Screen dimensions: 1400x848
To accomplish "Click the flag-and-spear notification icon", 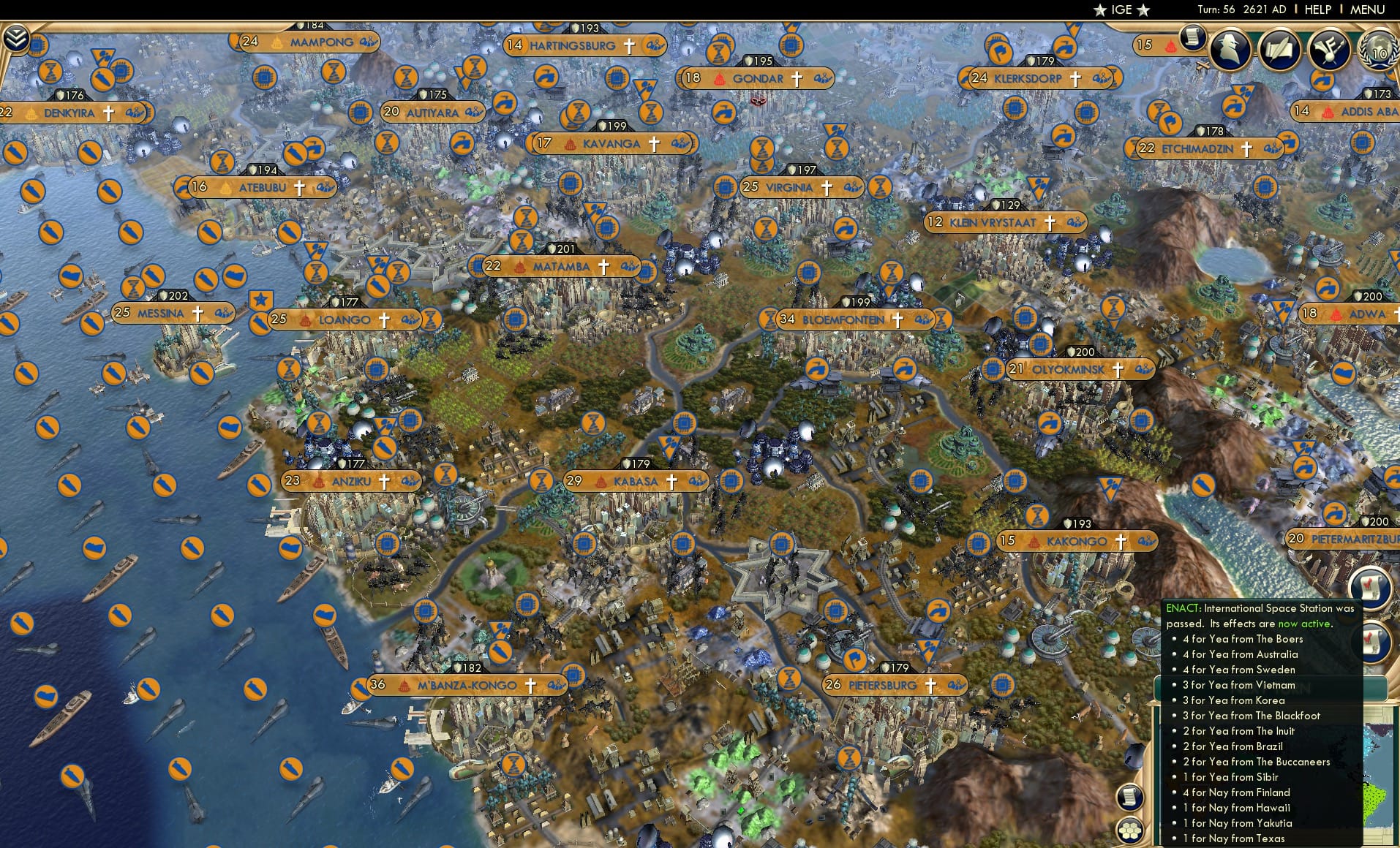I will pyautogui.click(x=1331, y=49).
